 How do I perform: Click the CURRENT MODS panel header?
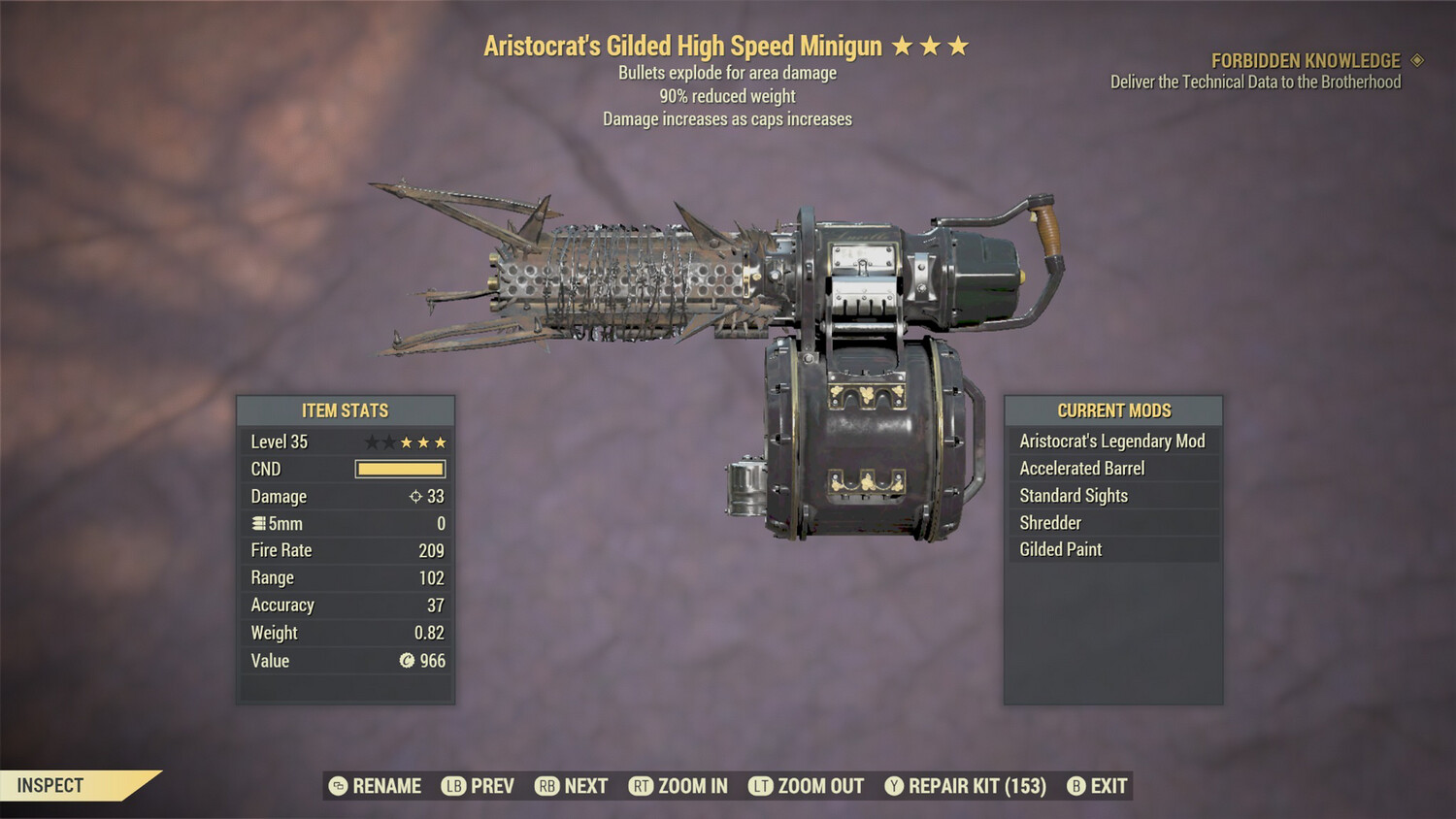point(1112,410)
